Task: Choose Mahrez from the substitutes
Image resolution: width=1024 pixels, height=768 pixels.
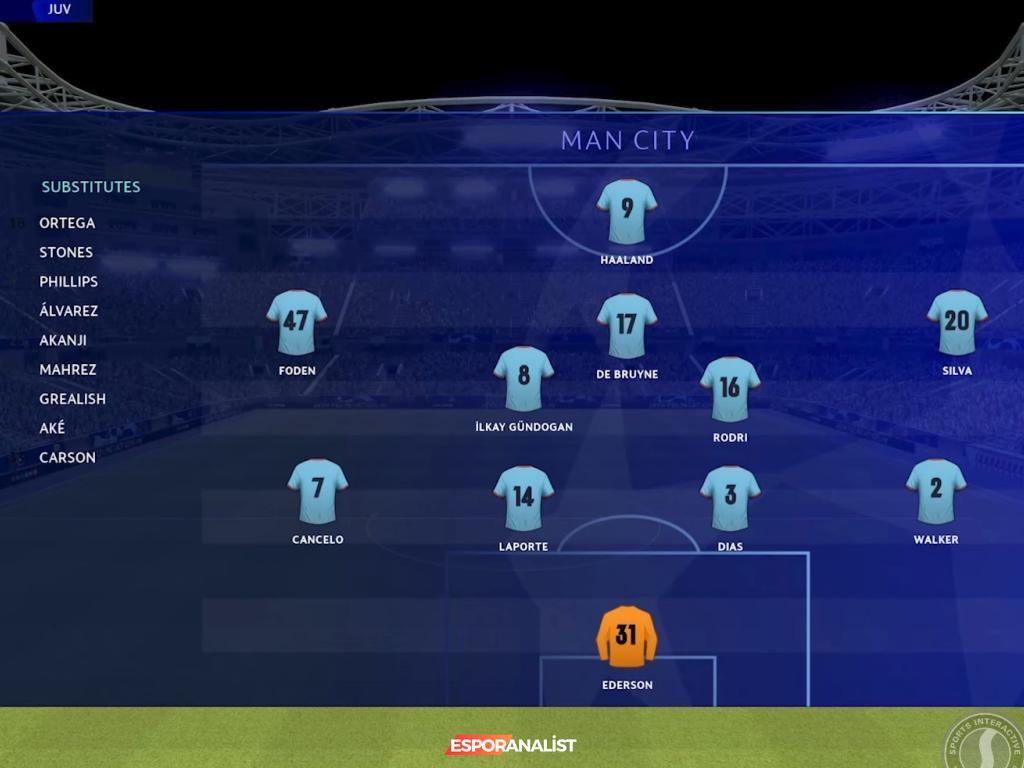Action: (x=68, y=369)
